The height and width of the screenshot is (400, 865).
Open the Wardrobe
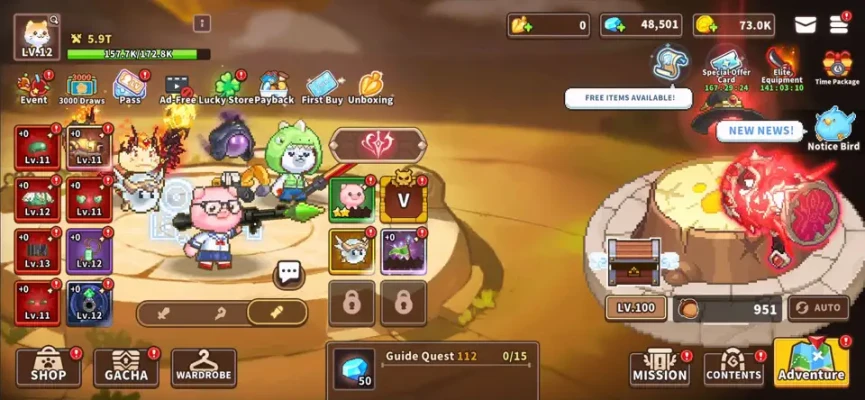203,368
